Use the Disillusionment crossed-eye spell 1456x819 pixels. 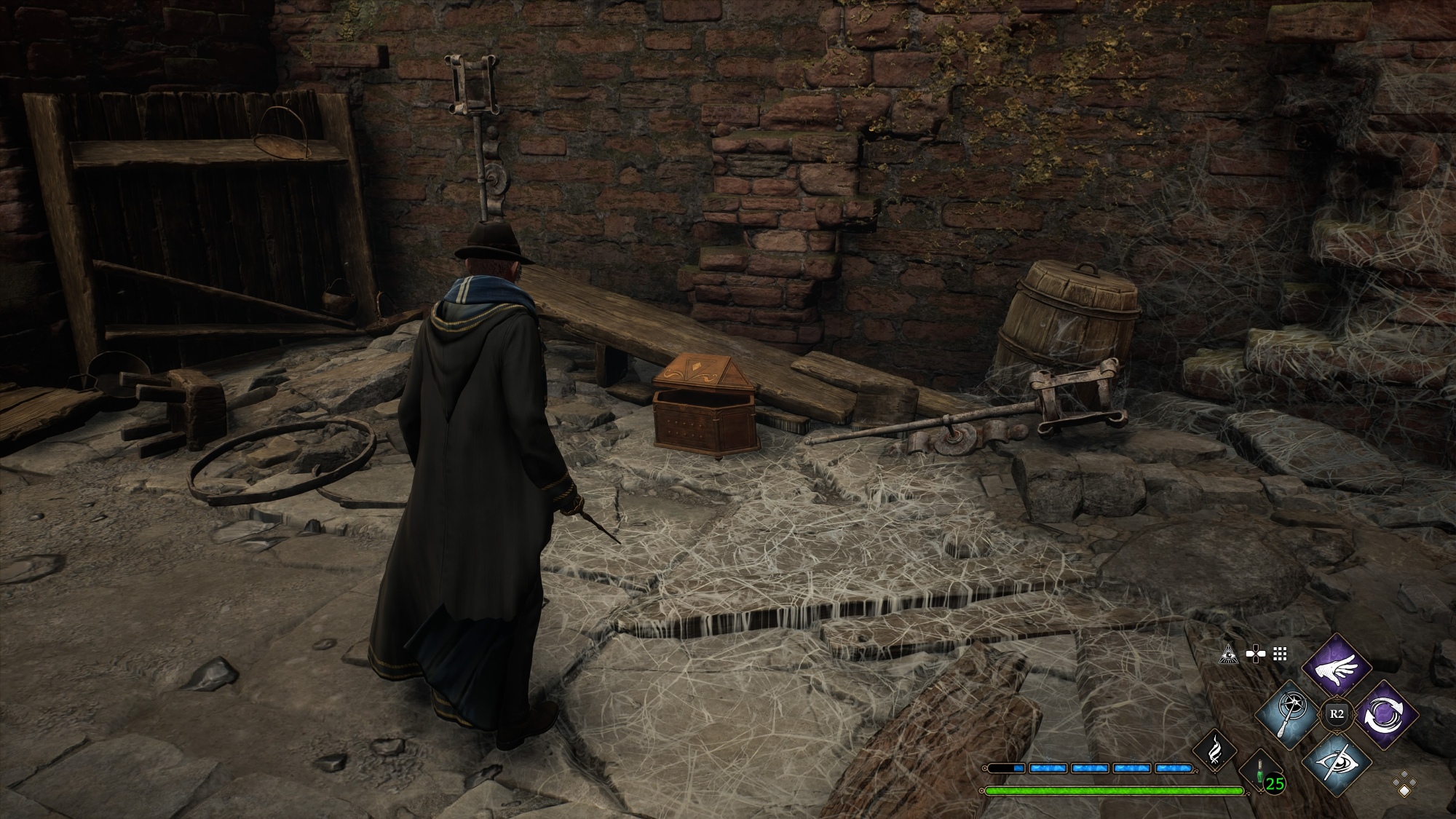(x=1336, y=761)
